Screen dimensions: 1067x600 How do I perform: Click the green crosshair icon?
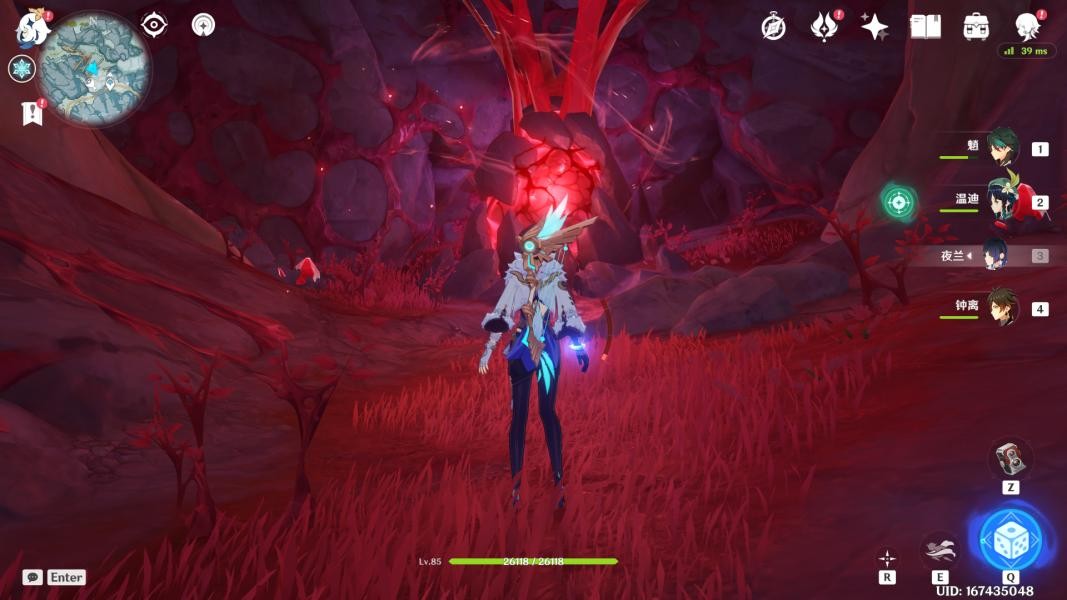point(899,202)
